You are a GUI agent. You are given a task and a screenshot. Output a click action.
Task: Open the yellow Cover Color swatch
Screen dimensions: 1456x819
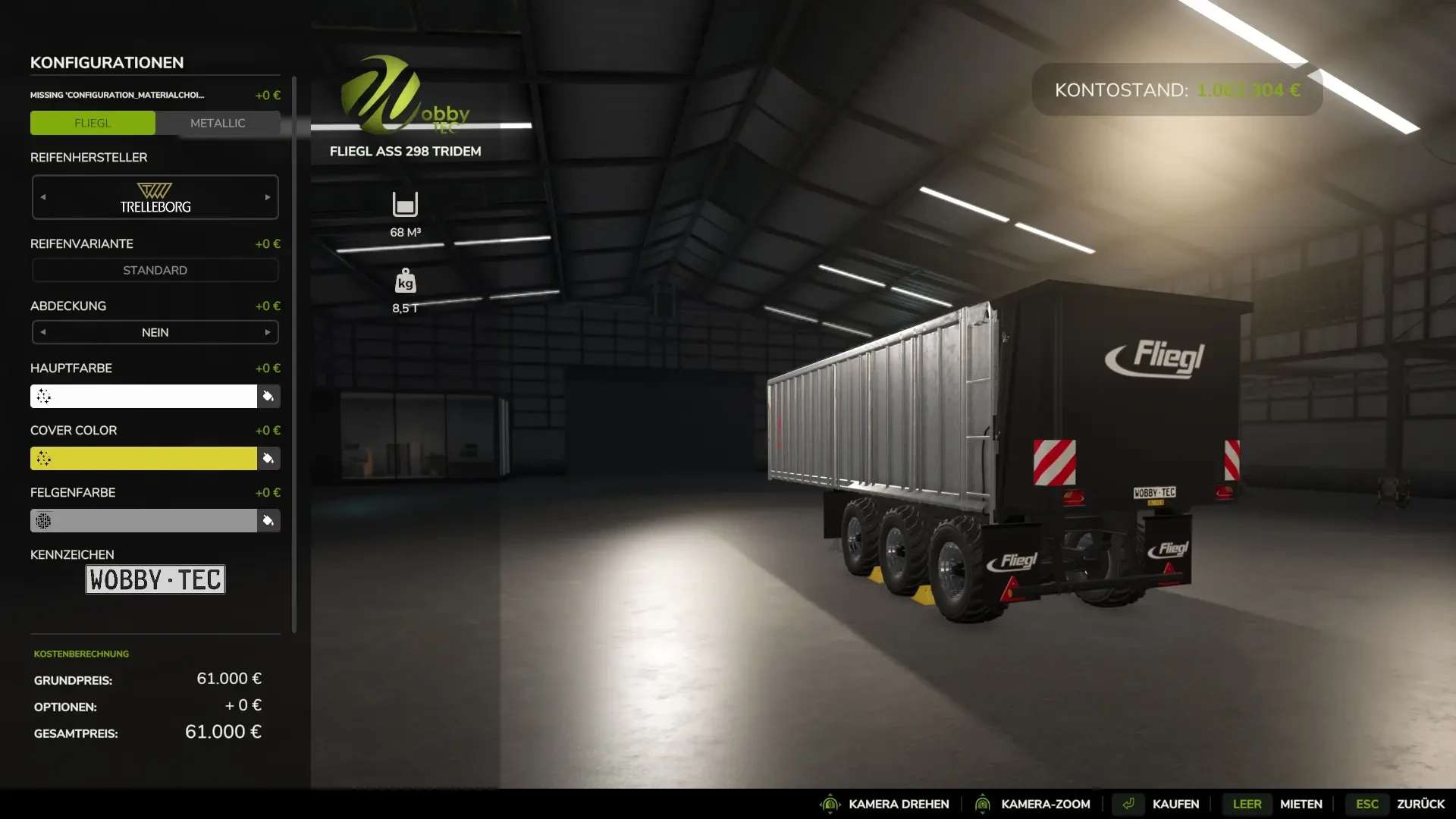[x=144, y=458]
